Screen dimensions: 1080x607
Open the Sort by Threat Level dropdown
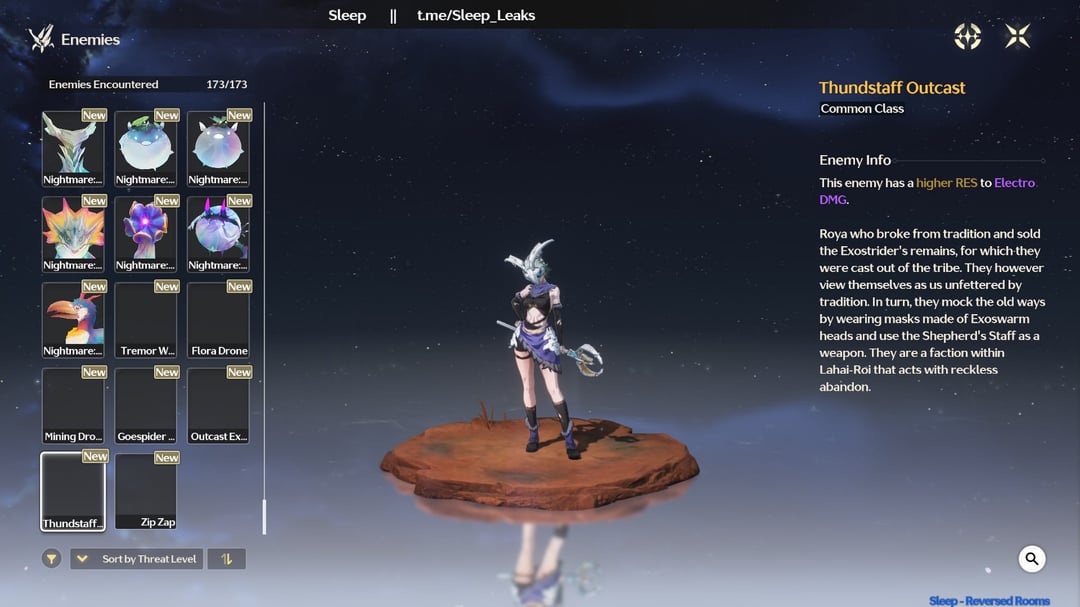click(x=136, y=559)
